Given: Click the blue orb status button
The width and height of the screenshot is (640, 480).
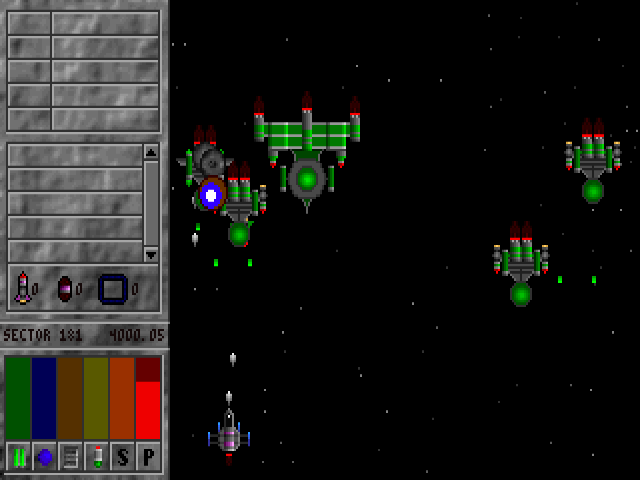Looking at the screenshot, I should [44, 456].
